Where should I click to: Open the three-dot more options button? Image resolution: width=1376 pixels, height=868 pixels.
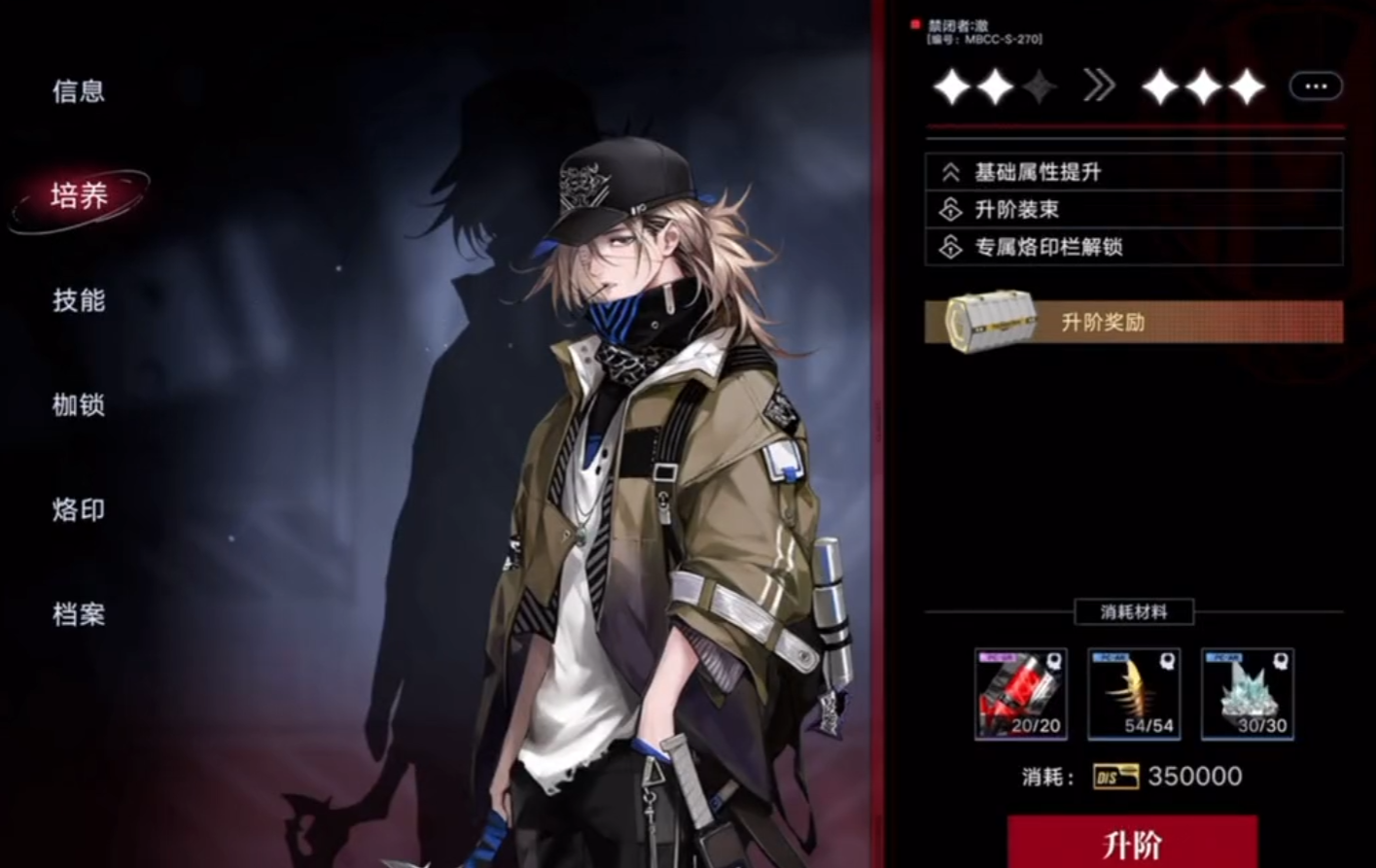1315,87
